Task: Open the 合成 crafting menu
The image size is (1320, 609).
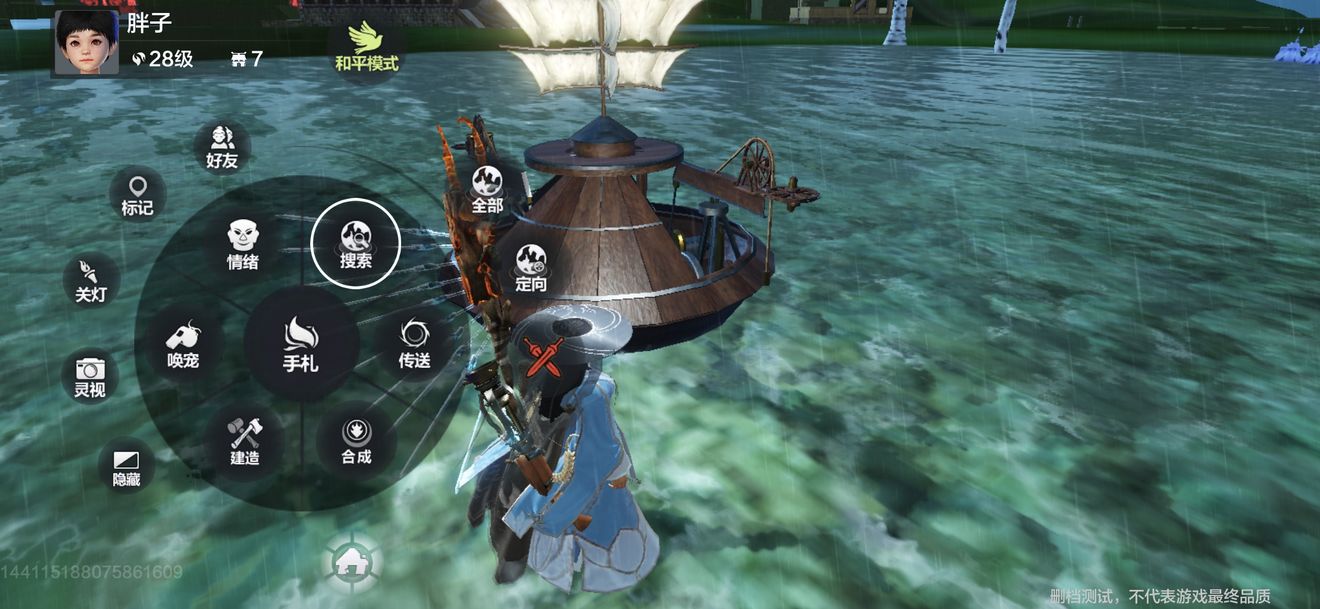Action: click(x=356, y=441)
